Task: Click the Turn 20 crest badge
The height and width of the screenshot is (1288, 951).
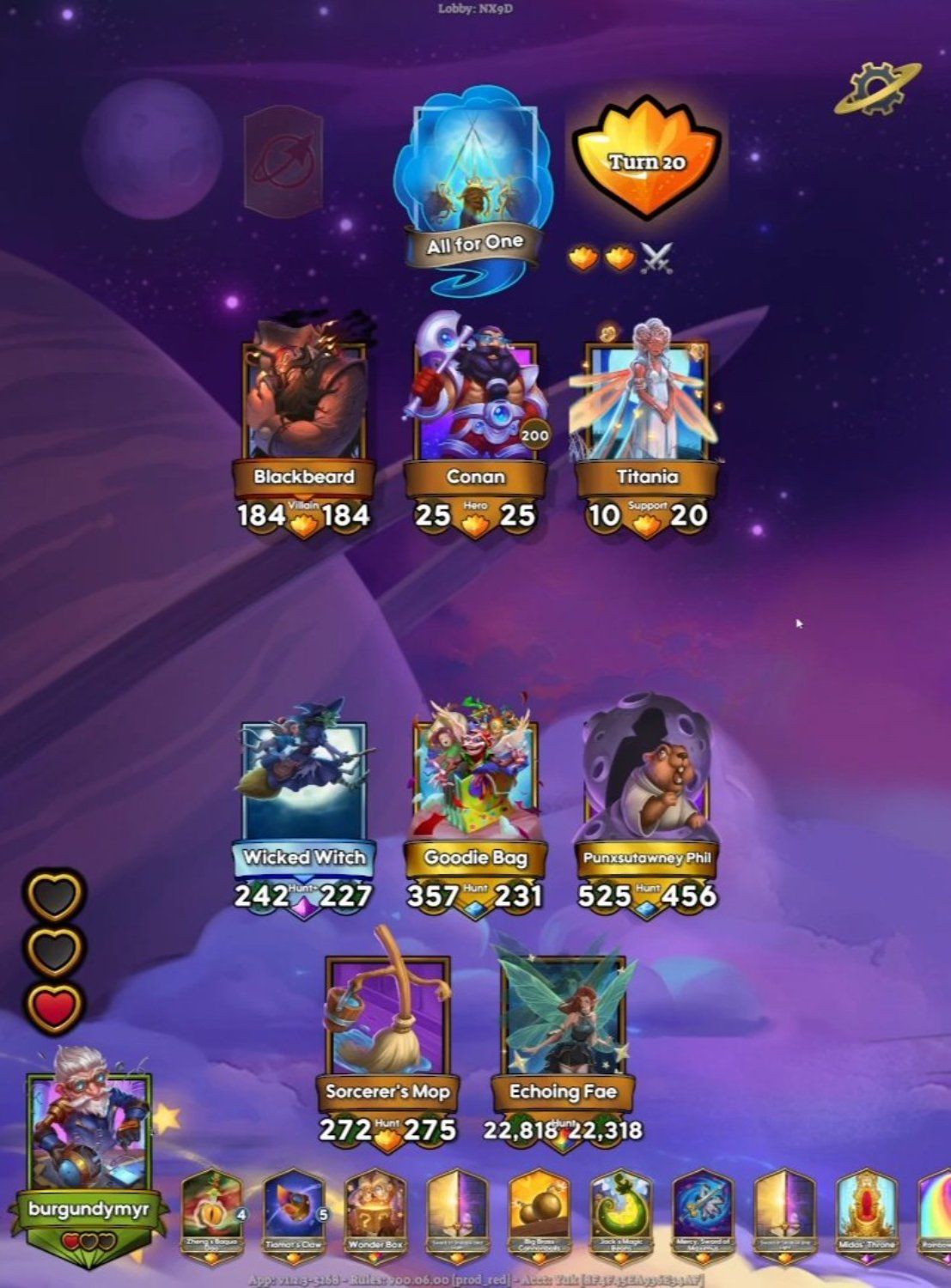Action: [646, 161]
